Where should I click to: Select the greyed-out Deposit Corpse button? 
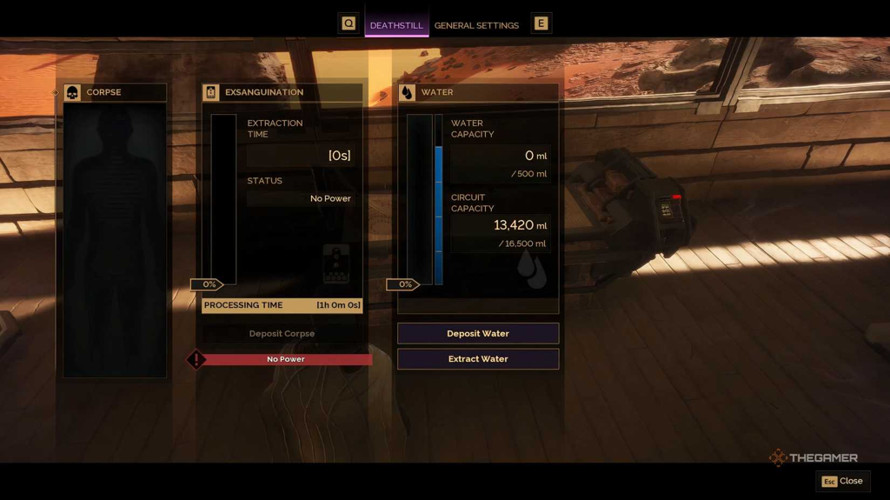point(282,333)
